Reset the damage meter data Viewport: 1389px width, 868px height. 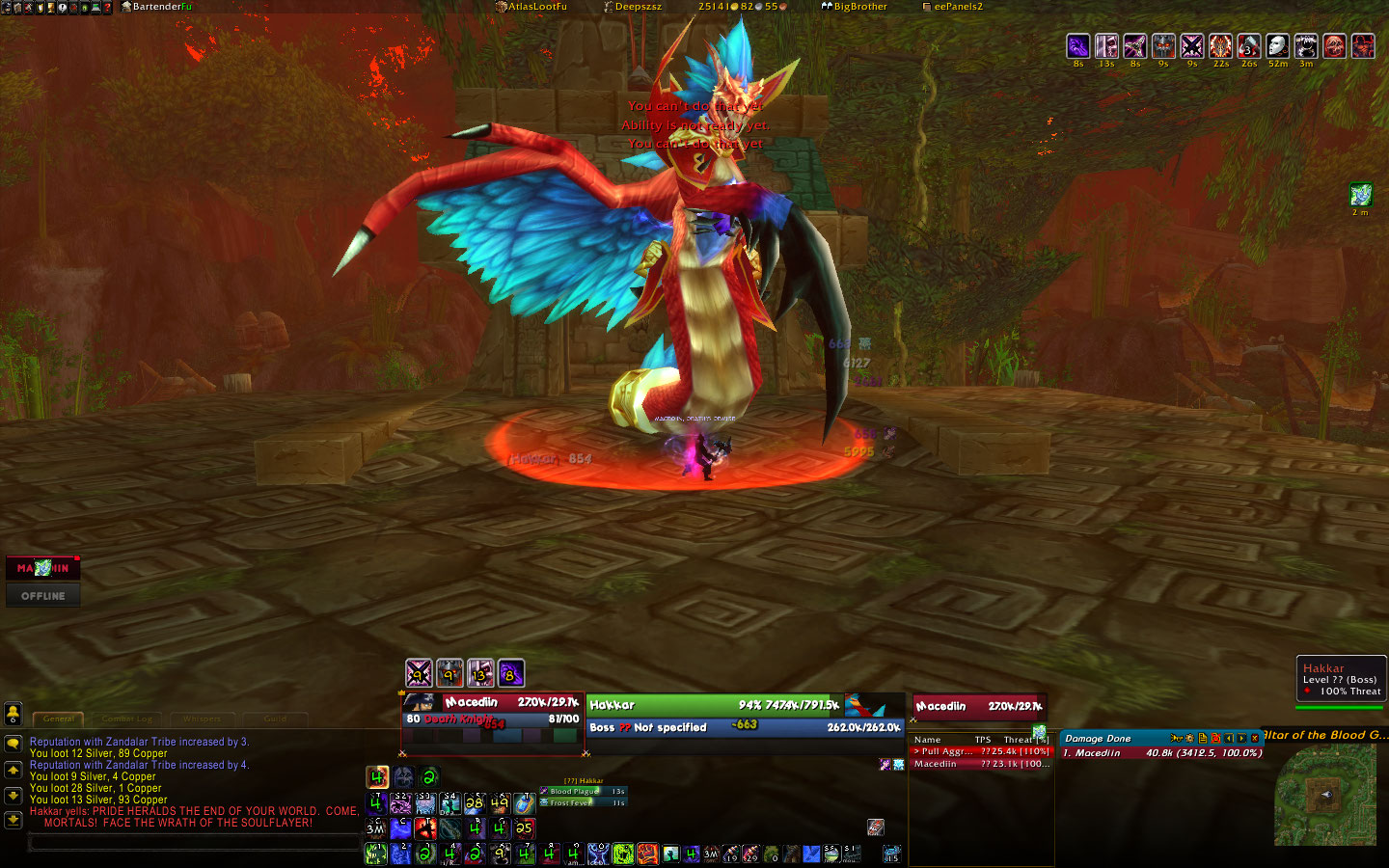click(x=1215, y=738)
